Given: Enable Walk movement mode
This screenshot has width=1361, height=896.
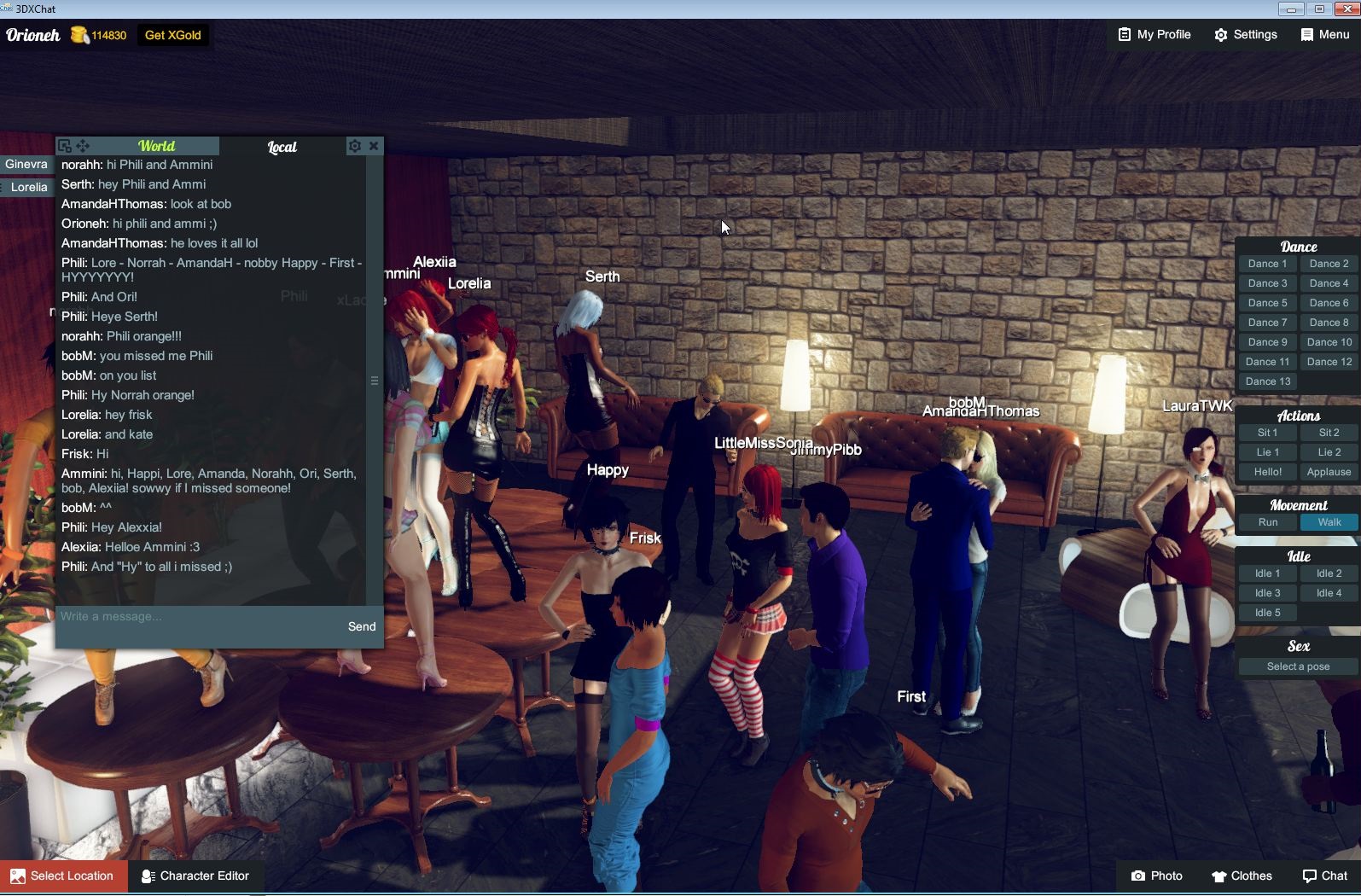Looking at the screenshot, I should pos(1328,521).
